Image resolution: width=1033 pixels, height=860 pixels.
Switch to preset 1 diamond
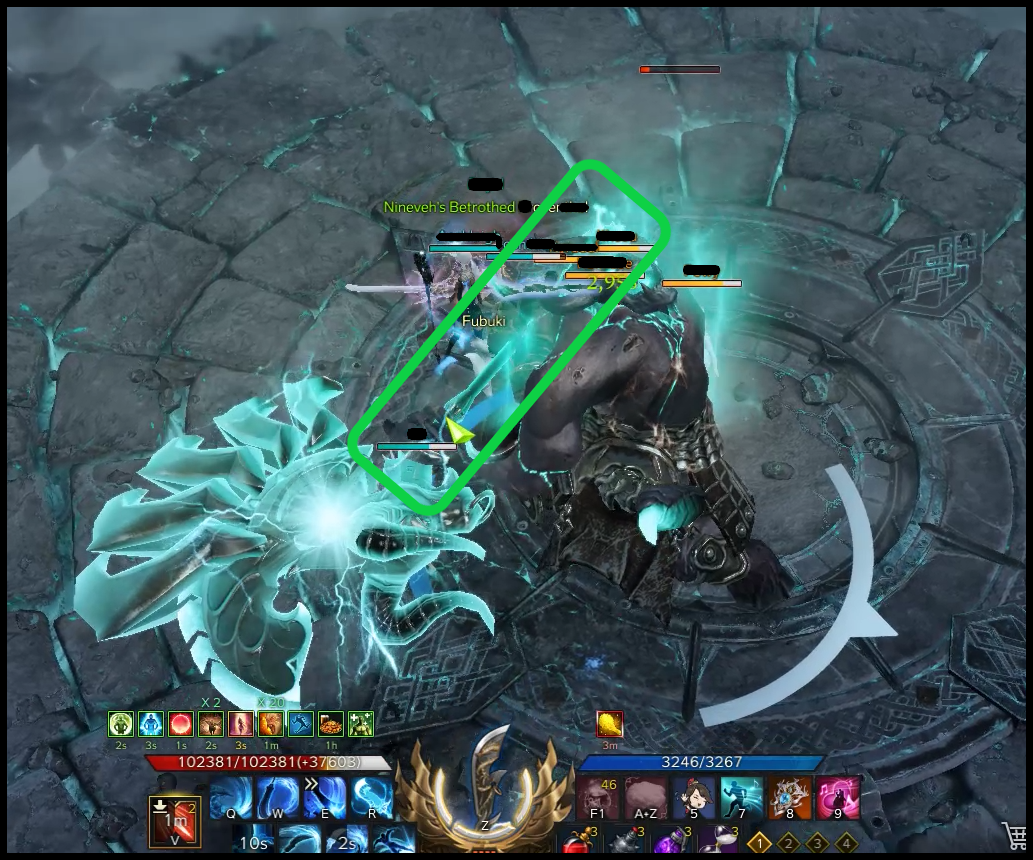760,843
